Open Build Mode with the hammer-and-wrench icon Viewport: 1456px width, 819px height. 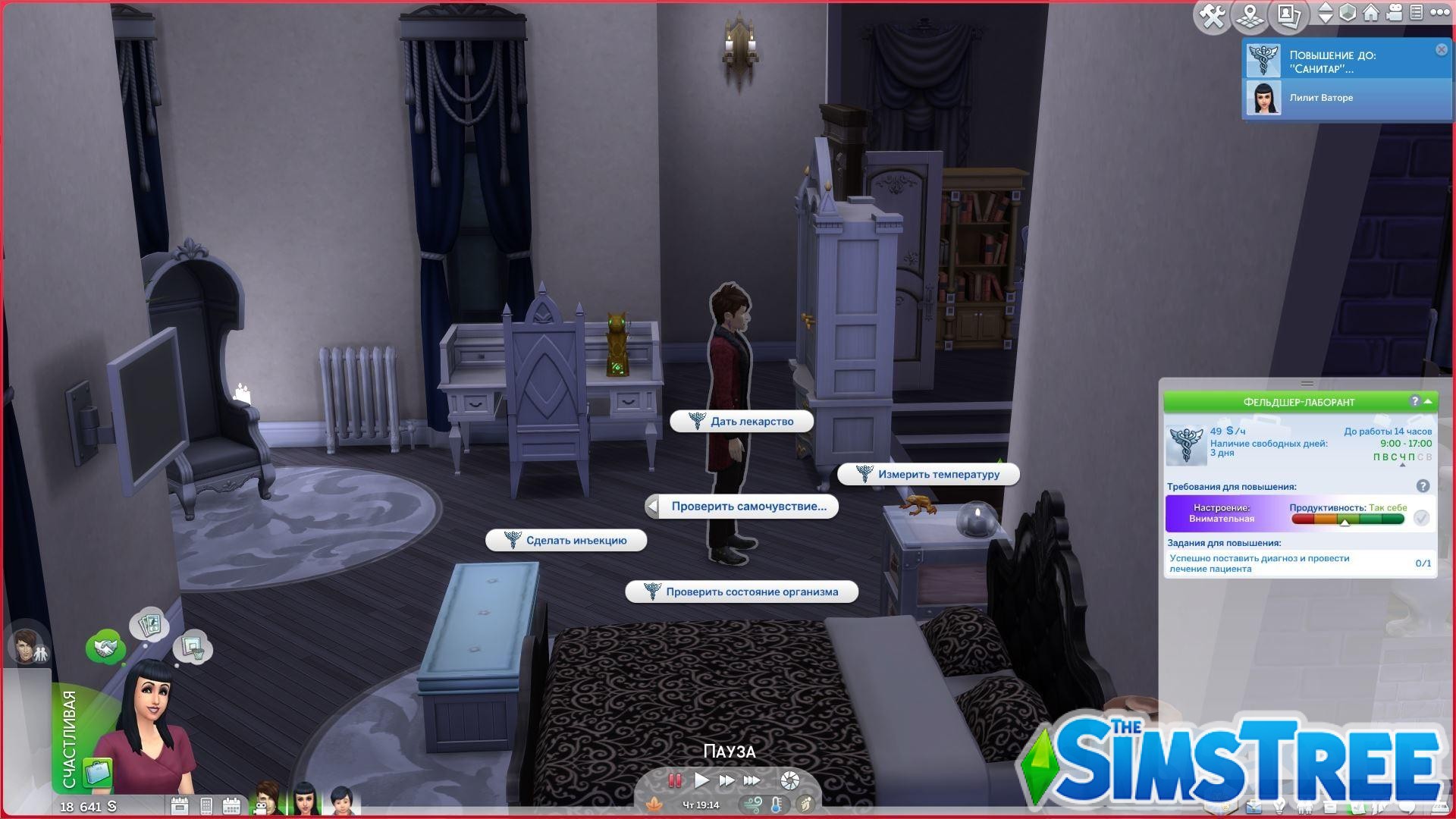point(1212,15)
